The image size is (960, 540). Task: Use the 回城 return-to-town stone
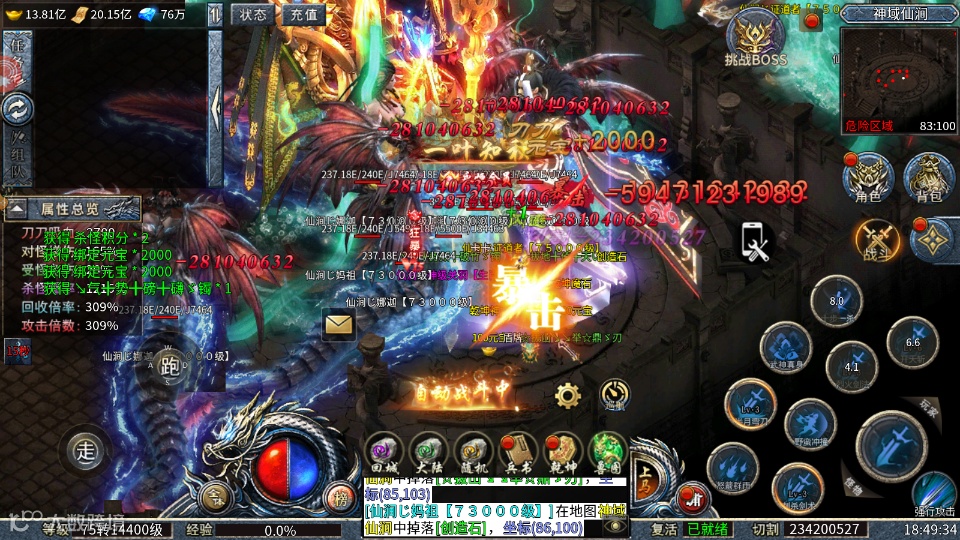coord(384,453)
